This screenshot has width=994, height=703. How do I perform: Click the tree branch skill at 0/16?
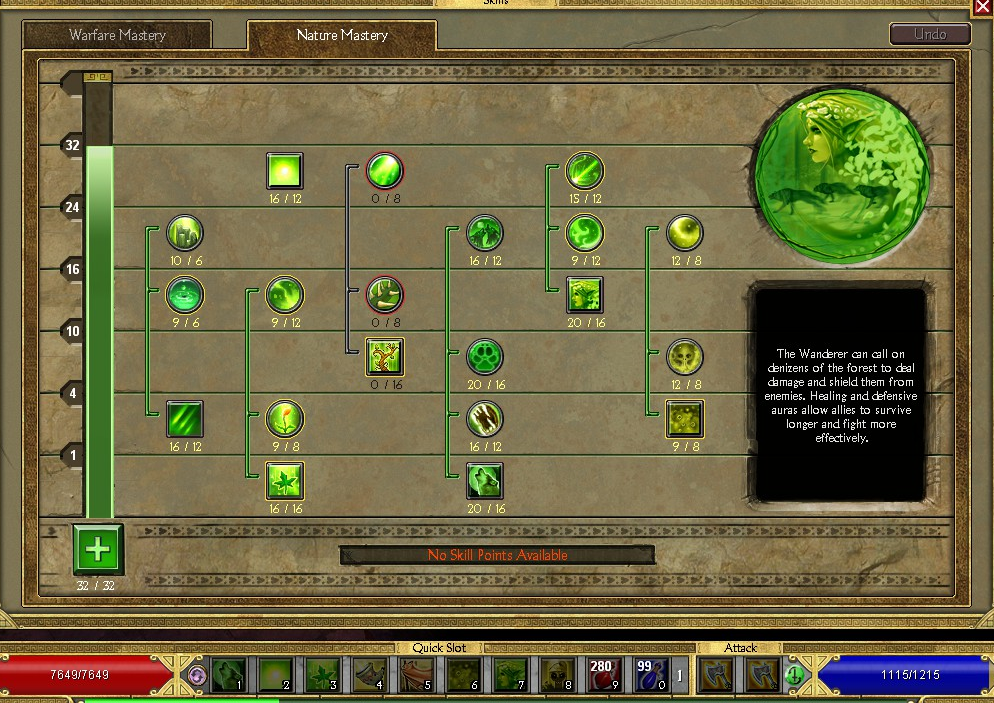[x=385, y=357]
